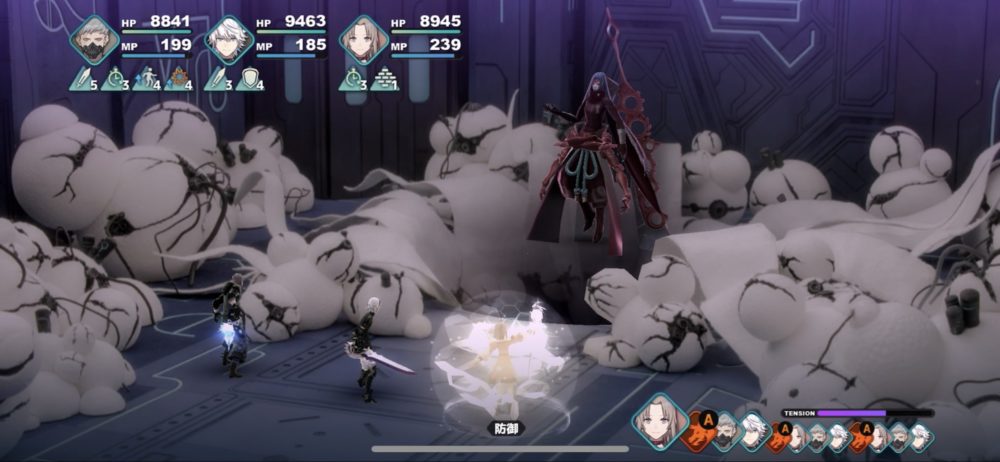Click the large current-turn portrait in turn order
Viewport: 1000px width, 462px height.
pos(661,421)
